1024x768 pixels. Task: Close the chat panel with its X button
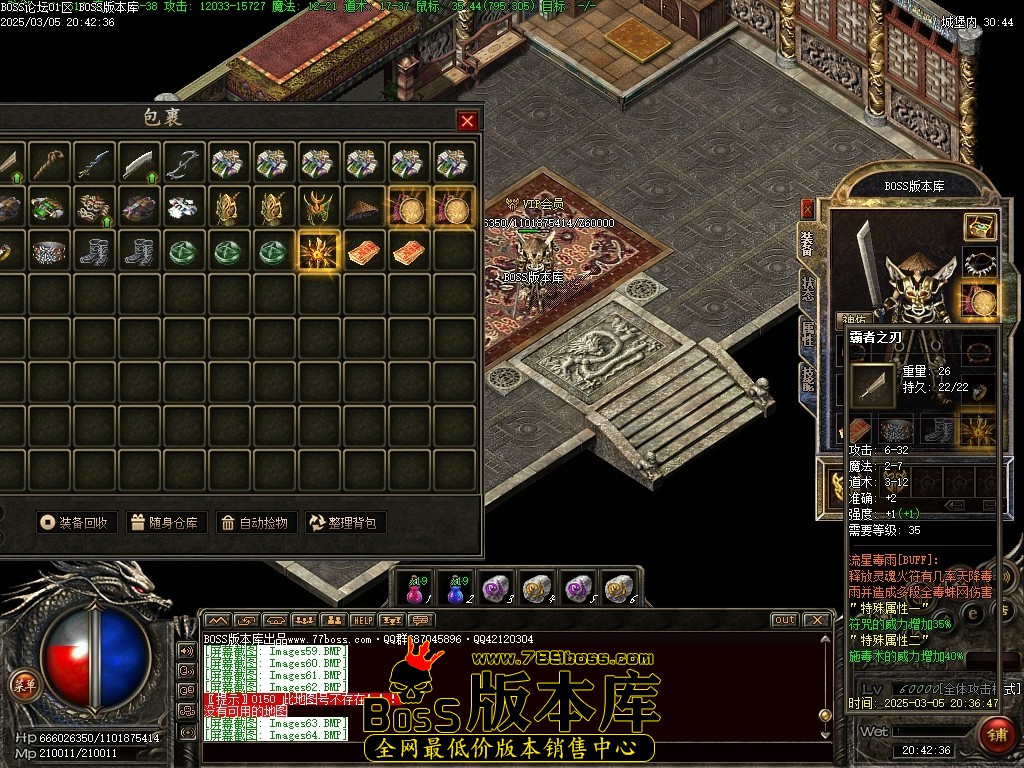point(816,620)
